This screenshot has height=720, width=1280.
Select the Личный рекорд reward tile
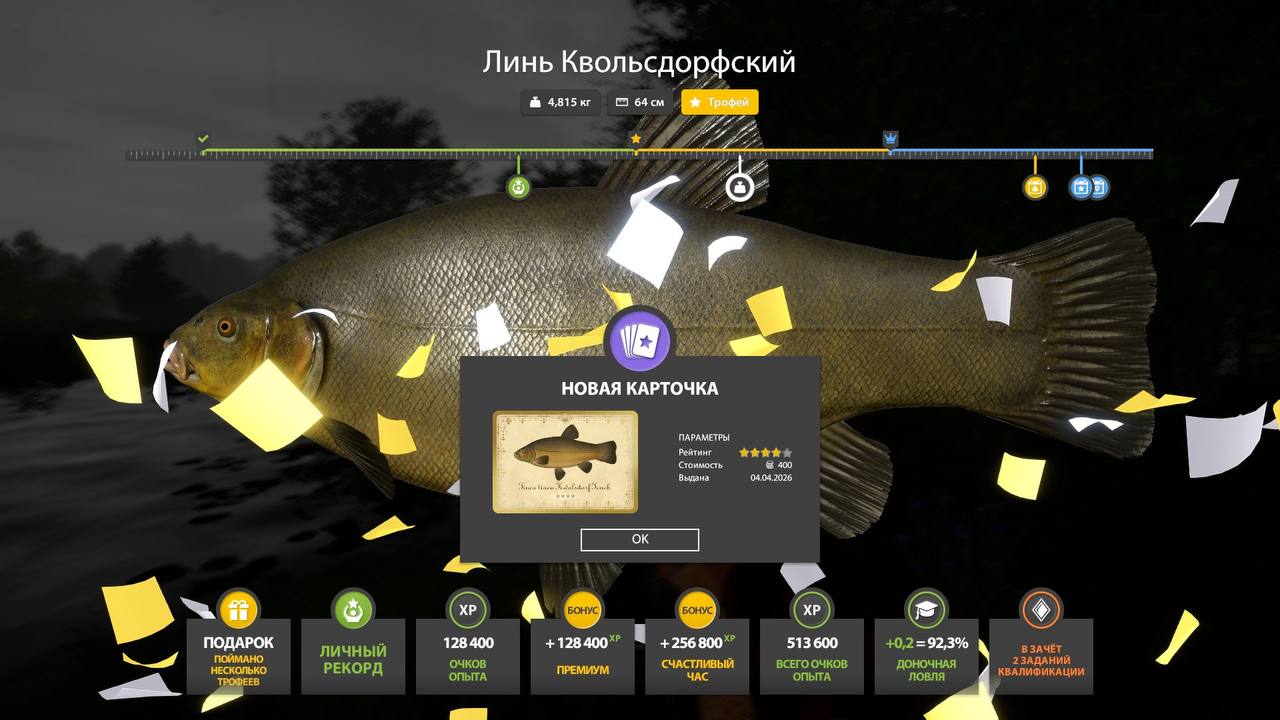pyautogui.click(x=353, y=654)
